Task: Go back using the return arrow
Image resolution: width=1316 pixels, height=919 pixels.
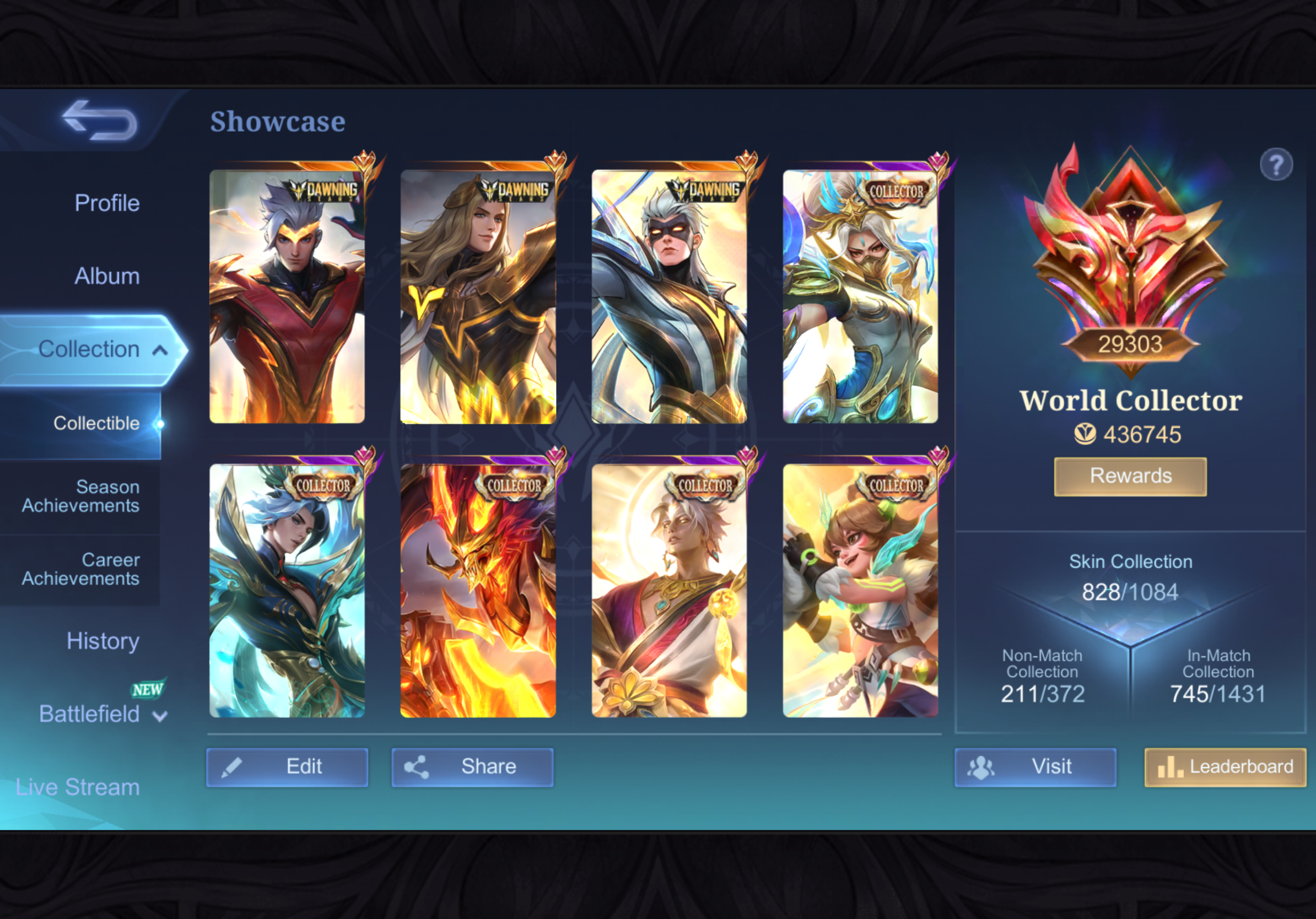Action: click(x=100, y=120)
